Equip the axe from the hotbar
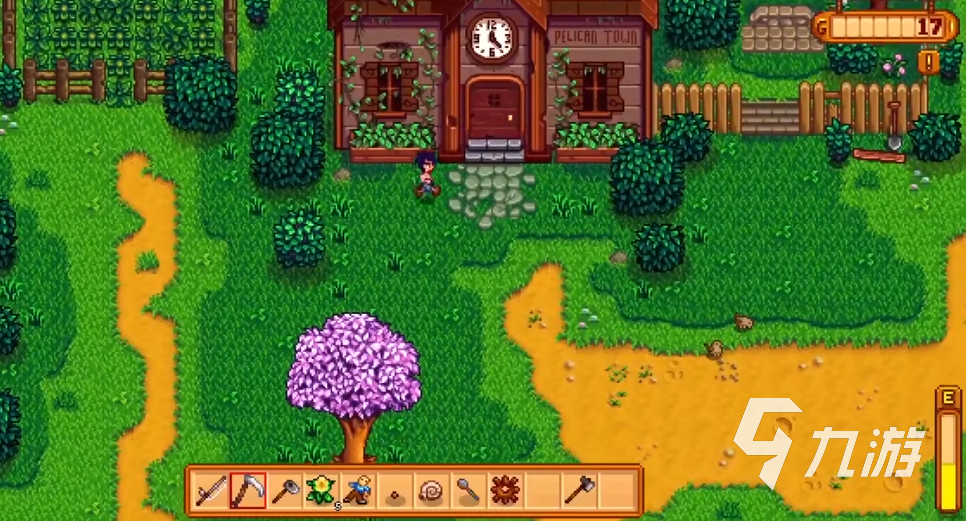Image resolution: width=966 pixels, height=521 pixels. point(580,490)
